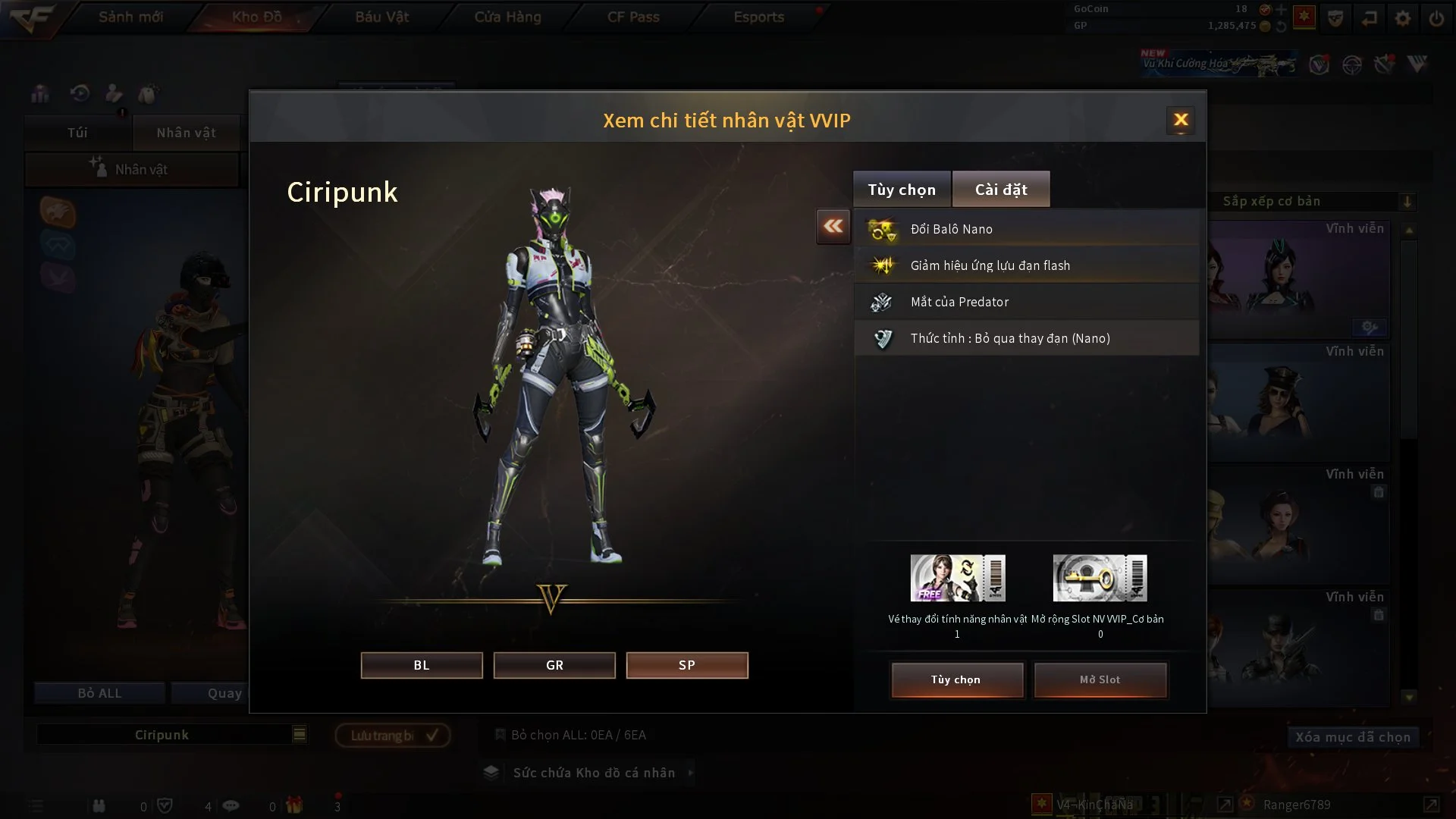Open the Cài đặt tab
The width and height of the screenshot is (1456, 819).
(x=1001, y=190)
